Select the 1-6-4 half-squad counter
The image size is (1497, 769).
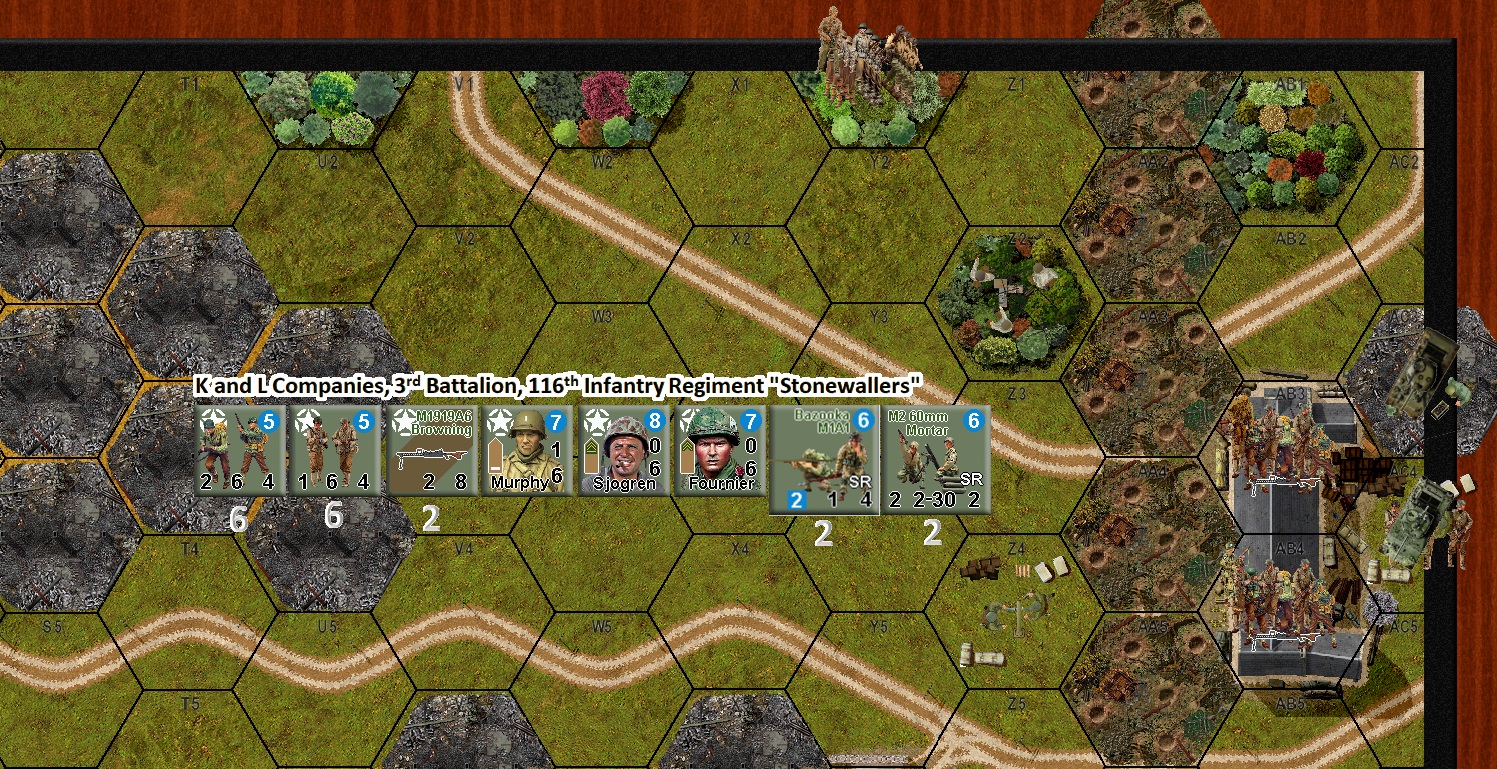pyautogui.click(x=334, y=448)
